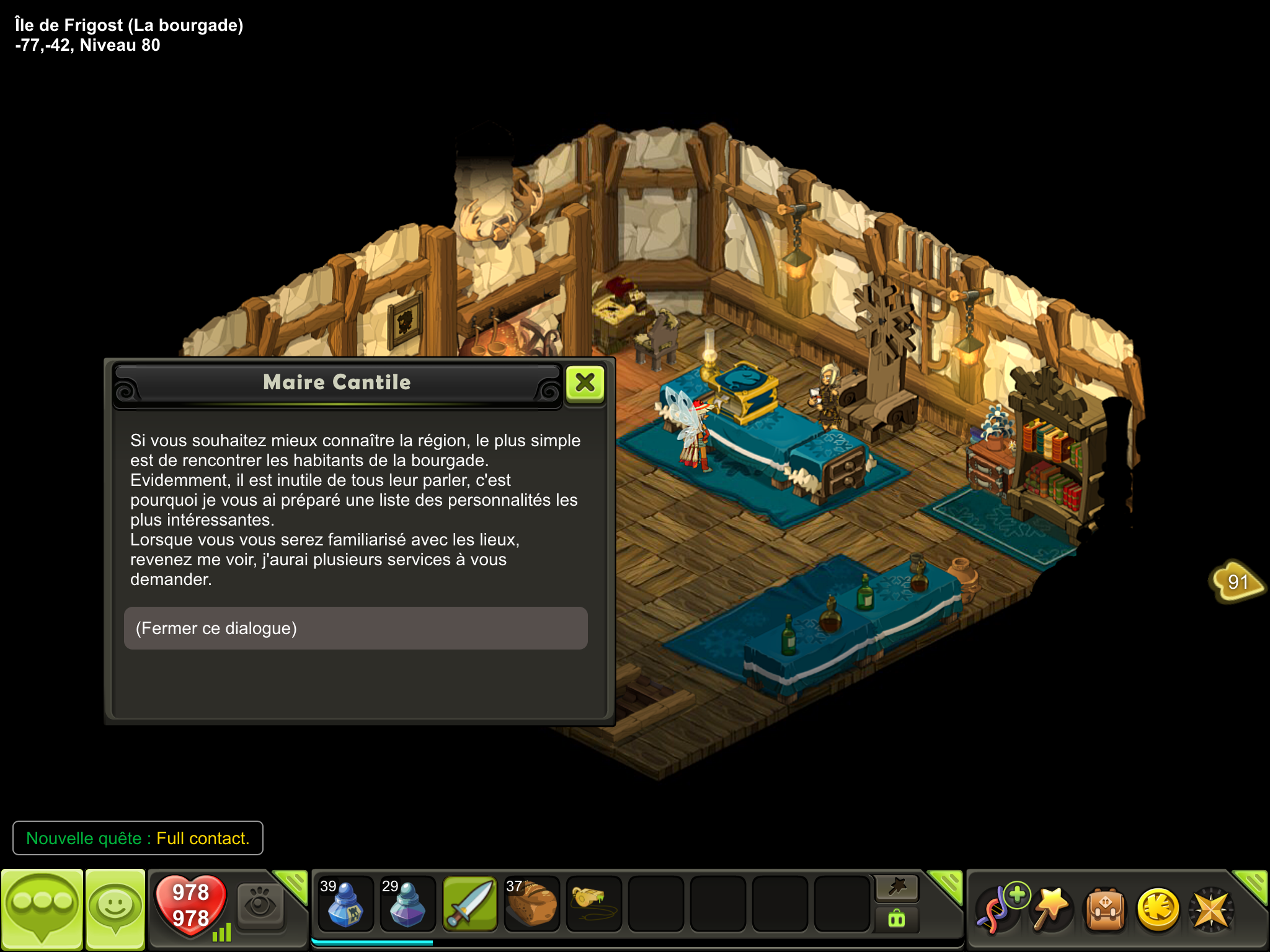Open the chat speech bubble button
This screenshot has height=952, width=1270.
pos(42,909)
